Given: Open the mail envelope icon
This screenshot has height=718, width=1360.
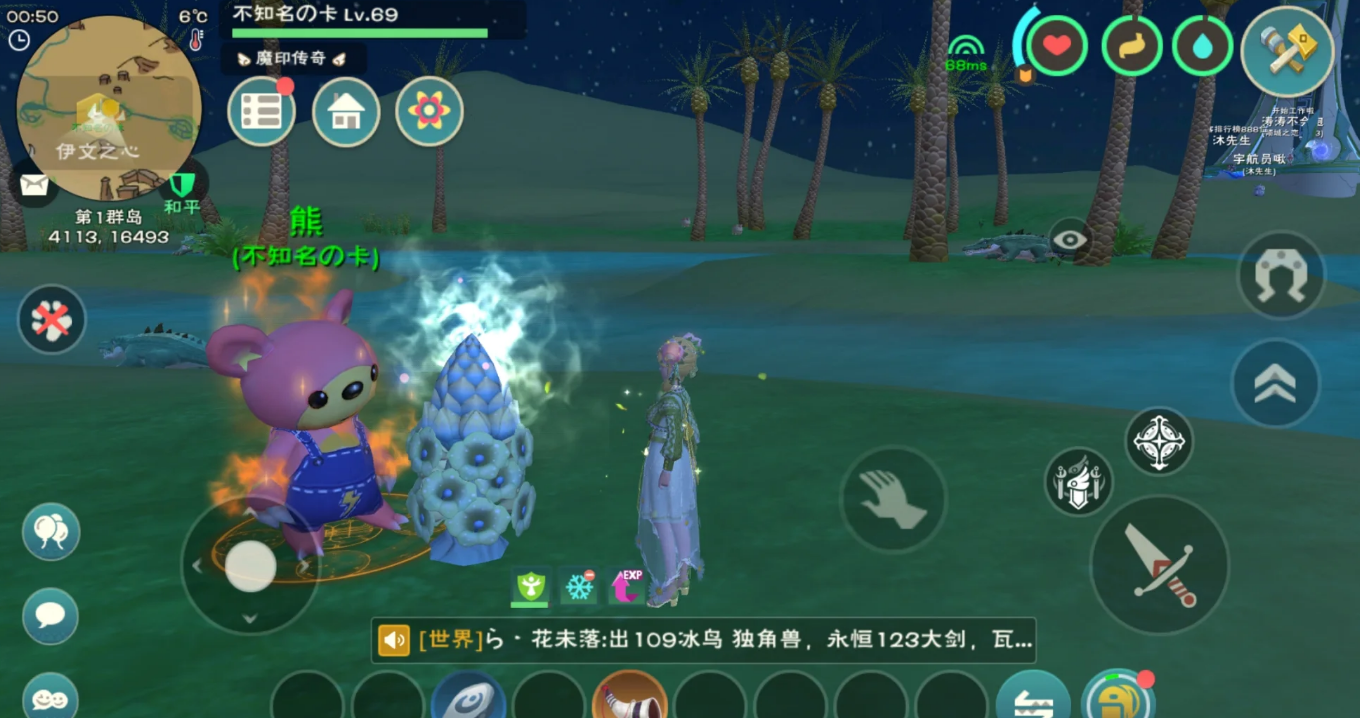Looking at the screenshot, I should coord(34,184).
